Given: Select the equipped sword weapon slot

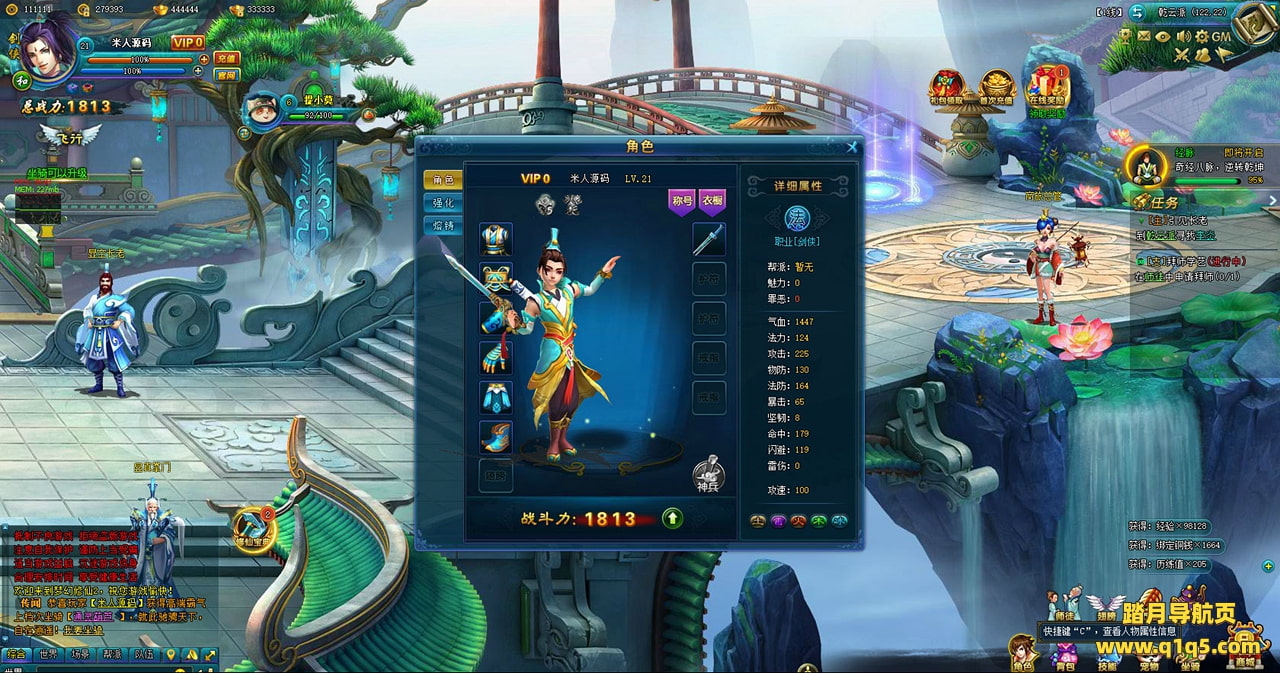Looking at the screenshot, I should point(709,239).
